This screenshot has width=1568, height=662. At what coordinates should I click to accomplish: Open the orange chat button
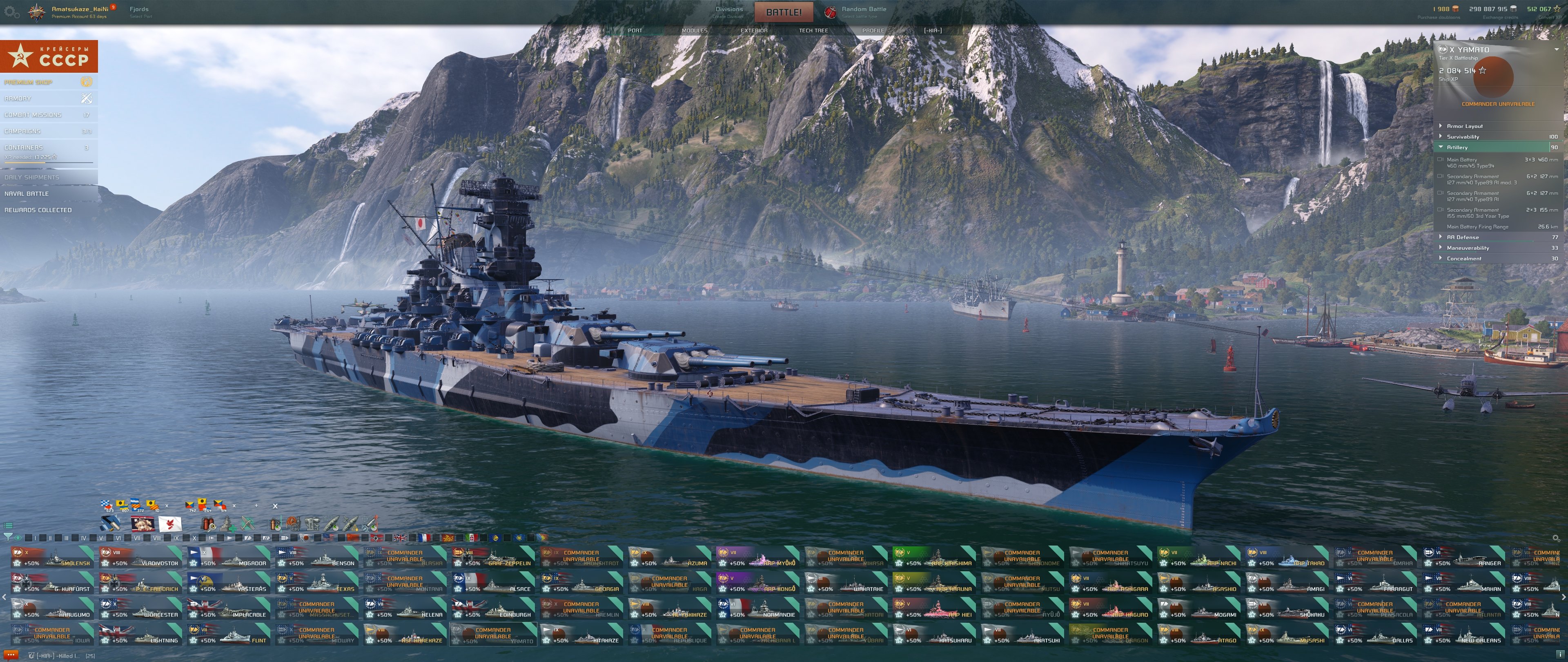click(x=11, y=655)
